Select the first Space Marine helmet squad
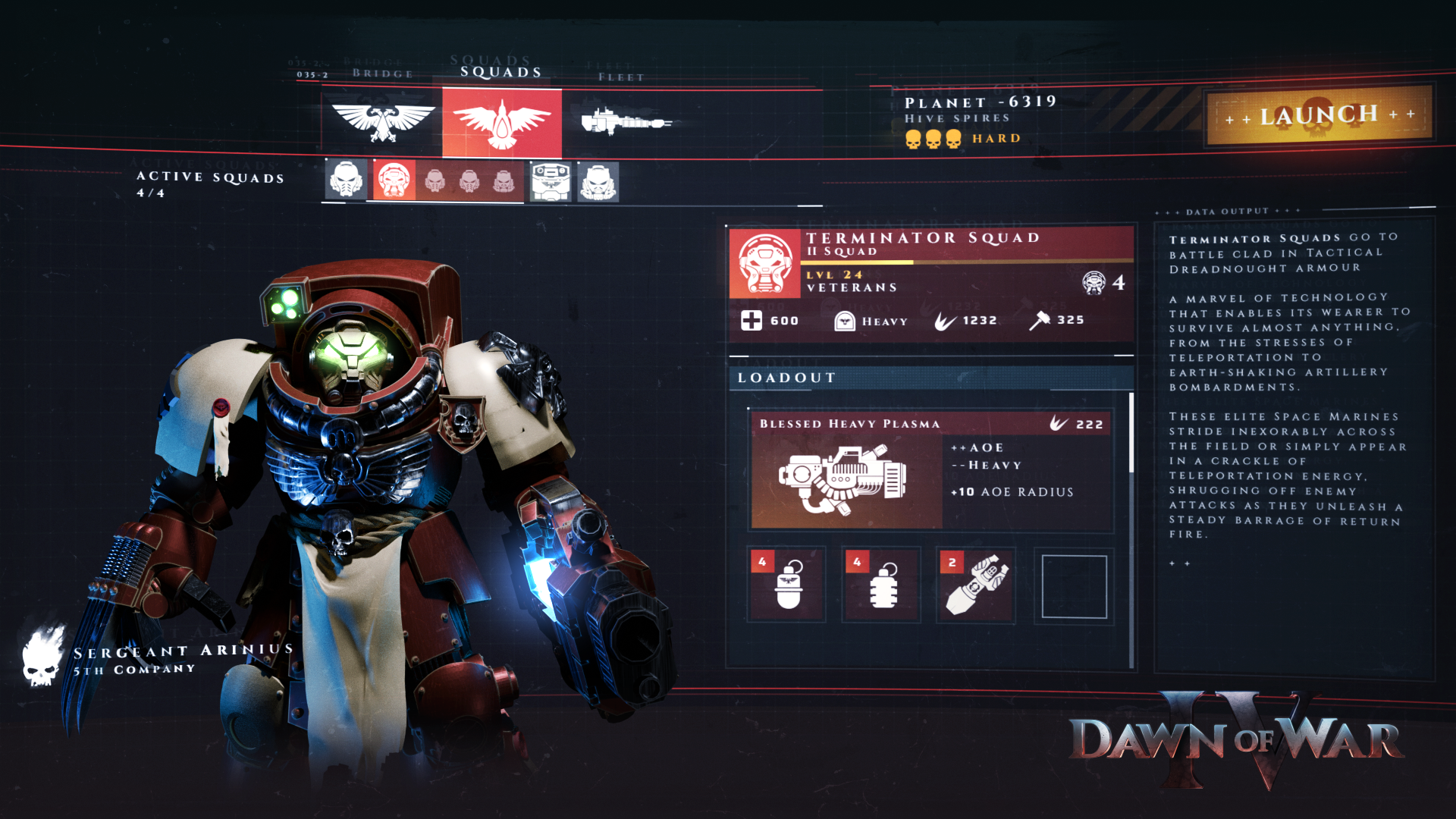Image resolution: width=1456 pixels, height=819 pixels. [347, 180]
